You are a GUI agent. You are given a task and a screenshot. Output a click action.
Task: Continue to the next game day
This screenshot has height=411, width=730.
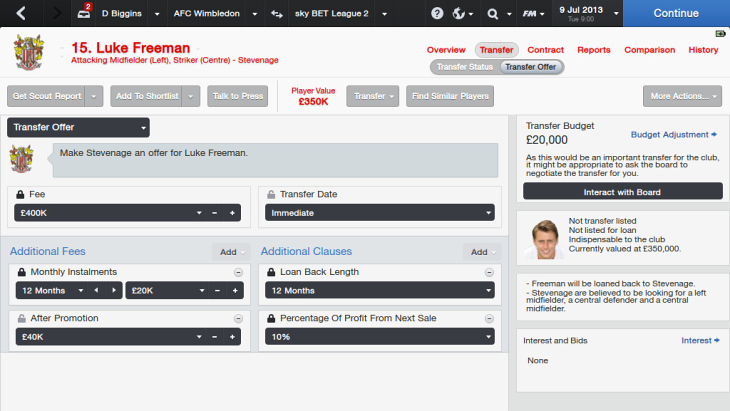pos(675,14)
